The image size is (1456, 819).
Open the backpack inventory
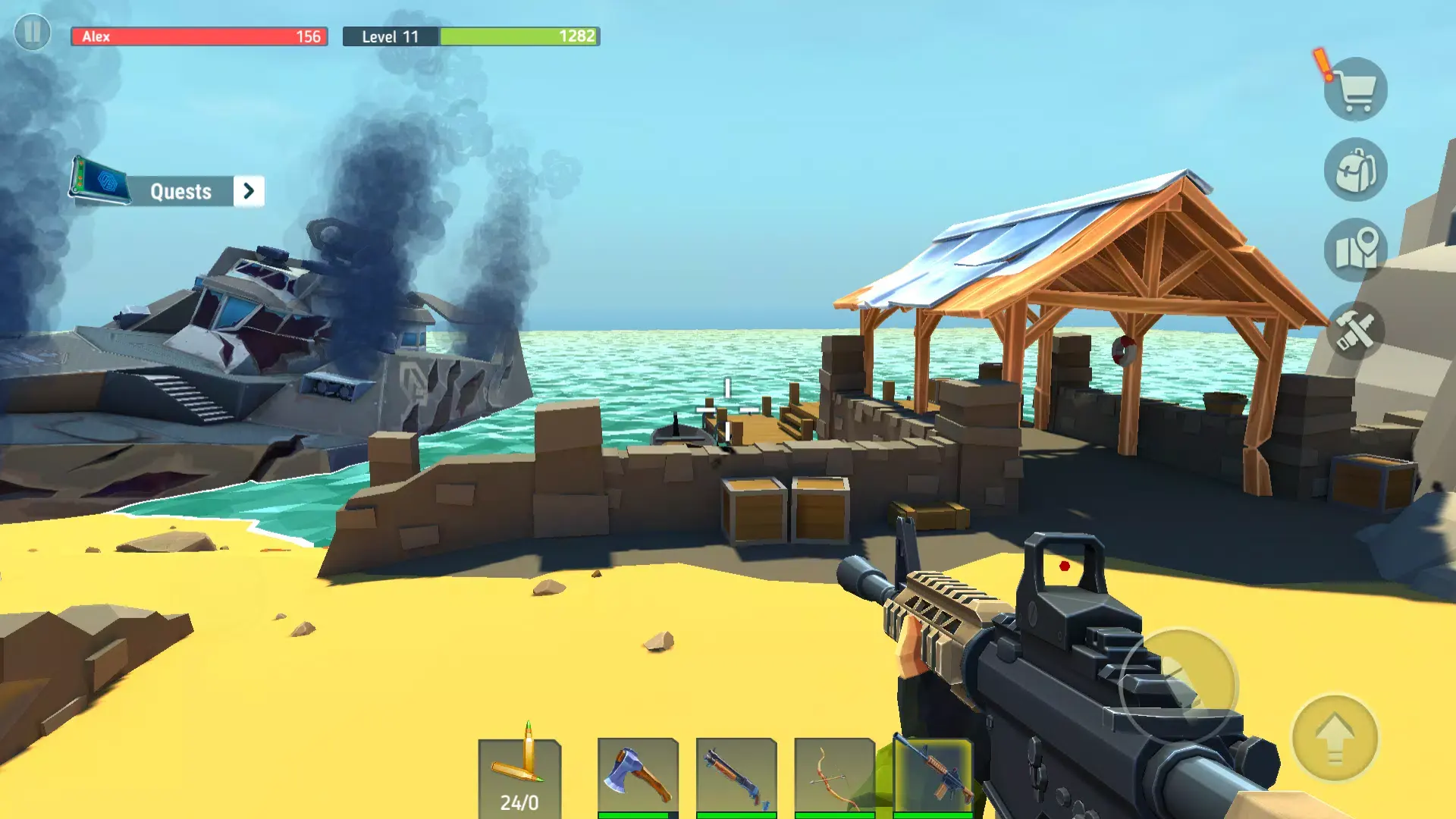pos(1357,168)
